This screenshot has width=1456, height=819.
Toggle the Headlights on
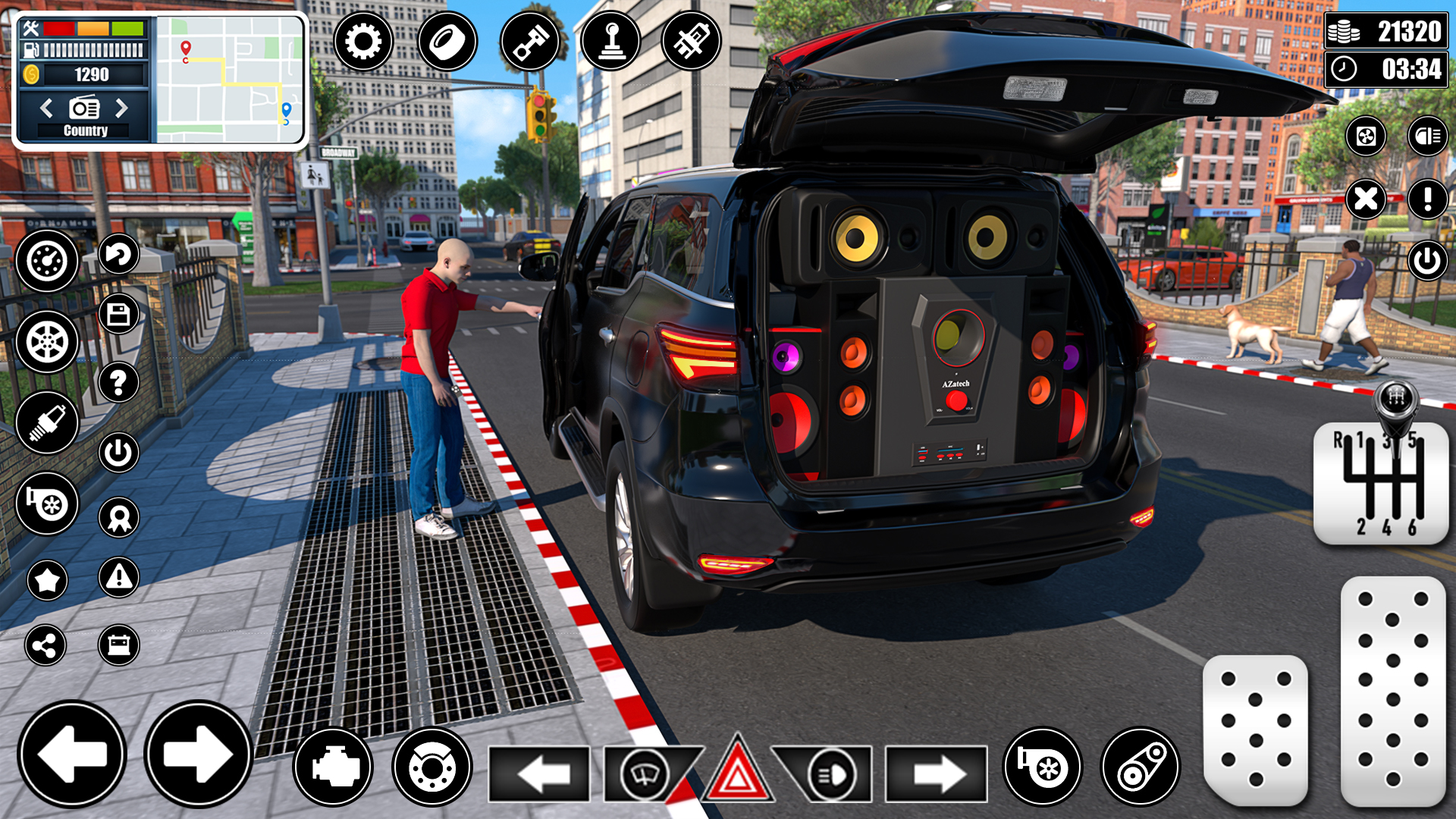[830, 775]
